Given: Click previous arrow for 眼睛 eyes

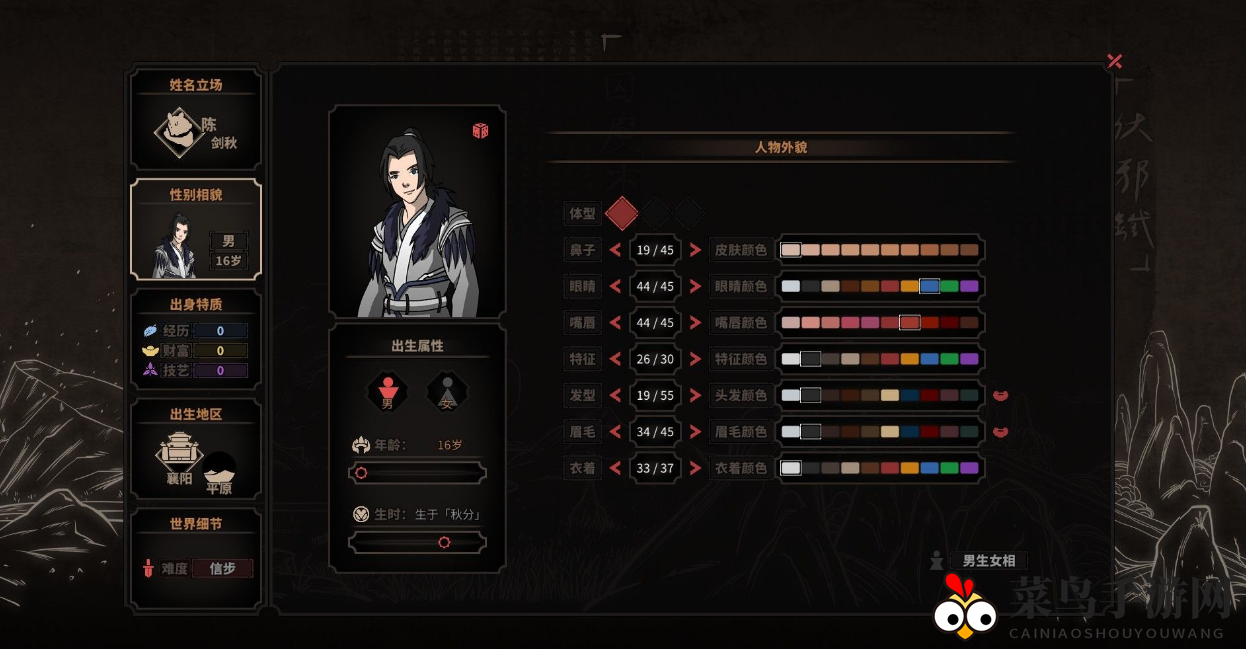Looking at the screenshot, I should [x=616, y=287].
